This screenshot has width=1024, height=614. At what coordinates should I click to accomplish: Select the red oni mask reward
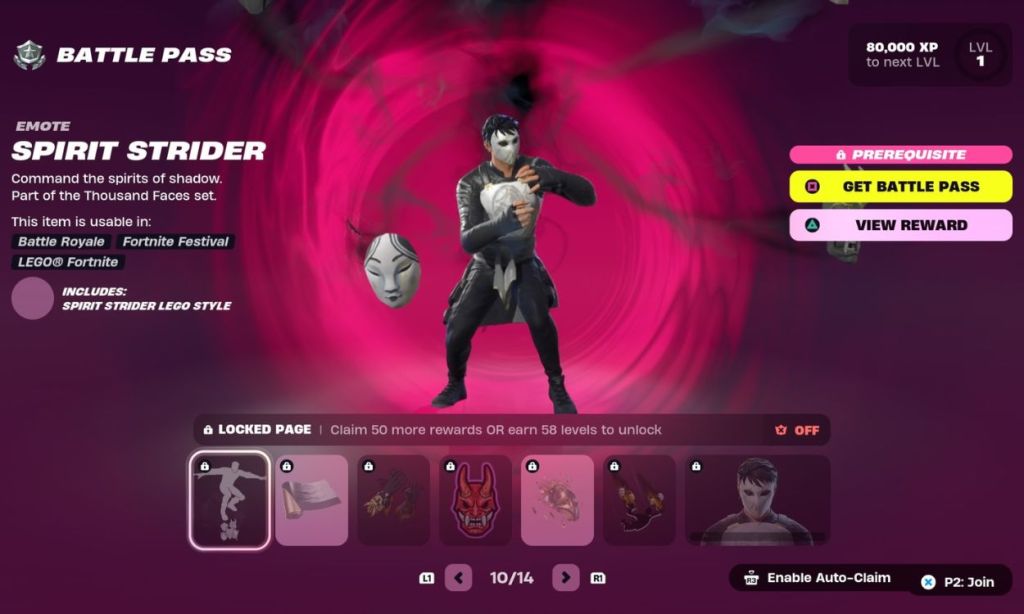coord(475,500)
